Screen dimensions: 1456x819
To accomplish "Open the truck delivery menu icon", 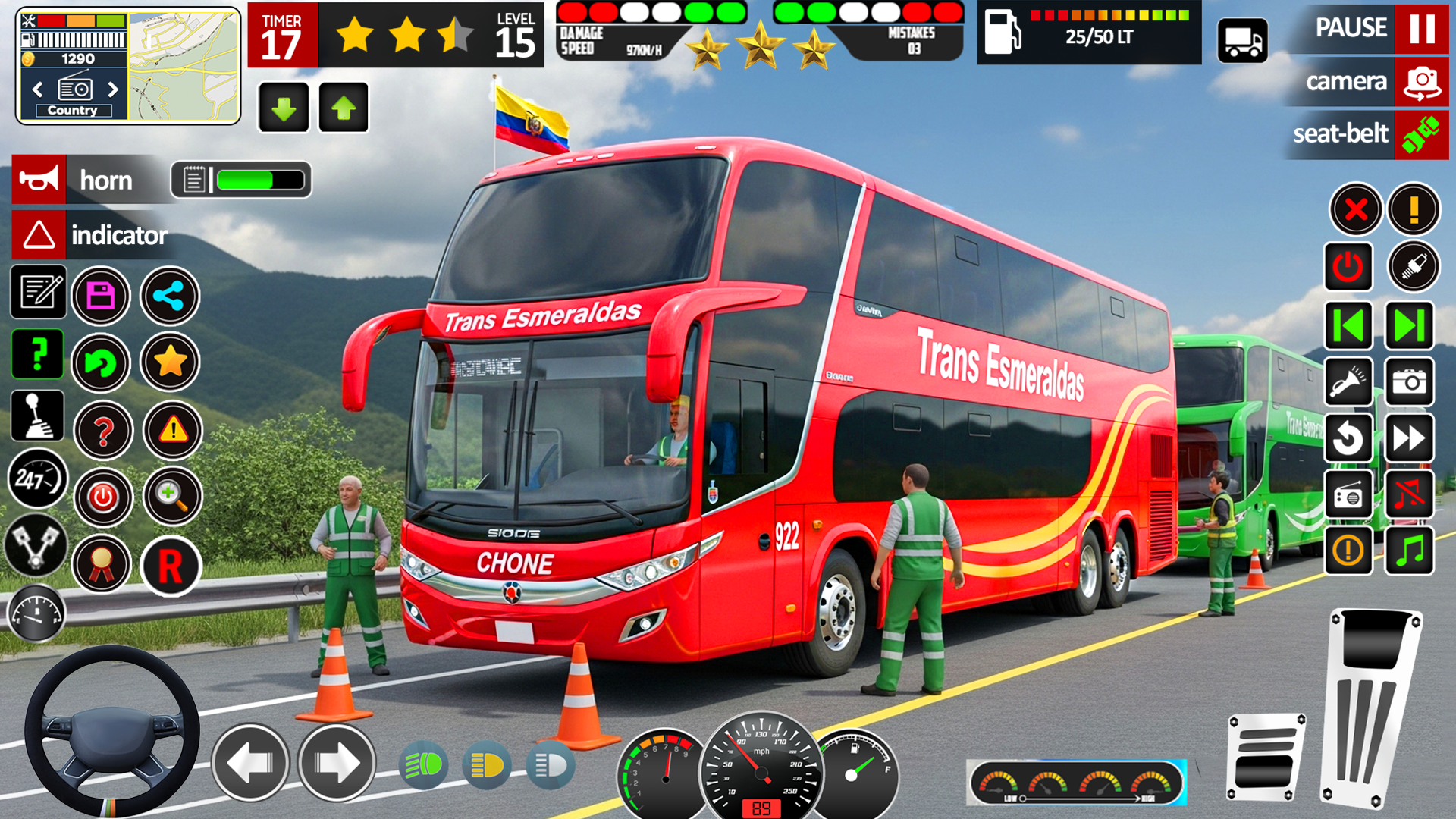I will click(x=1243, y=42).
